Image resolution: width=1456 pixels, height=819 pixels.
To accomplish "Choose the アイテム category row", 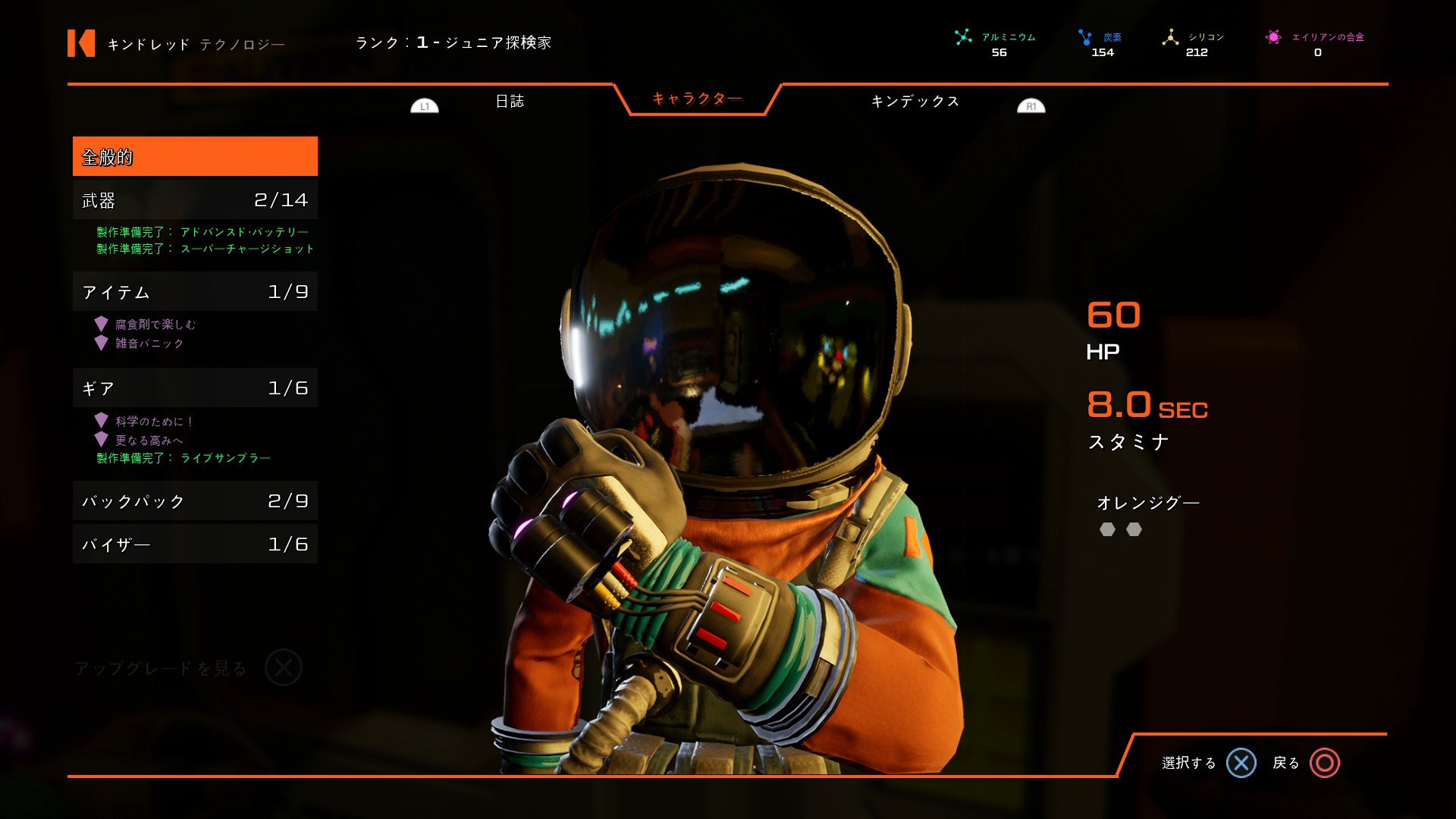I will coord(195,292).
